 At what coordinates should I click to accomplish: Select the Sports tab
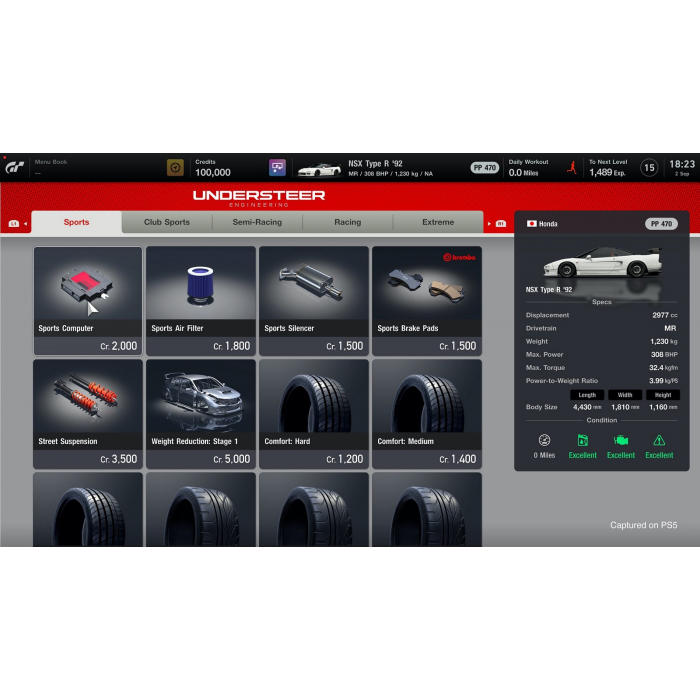pyautogui.click(x=76, y=222)
